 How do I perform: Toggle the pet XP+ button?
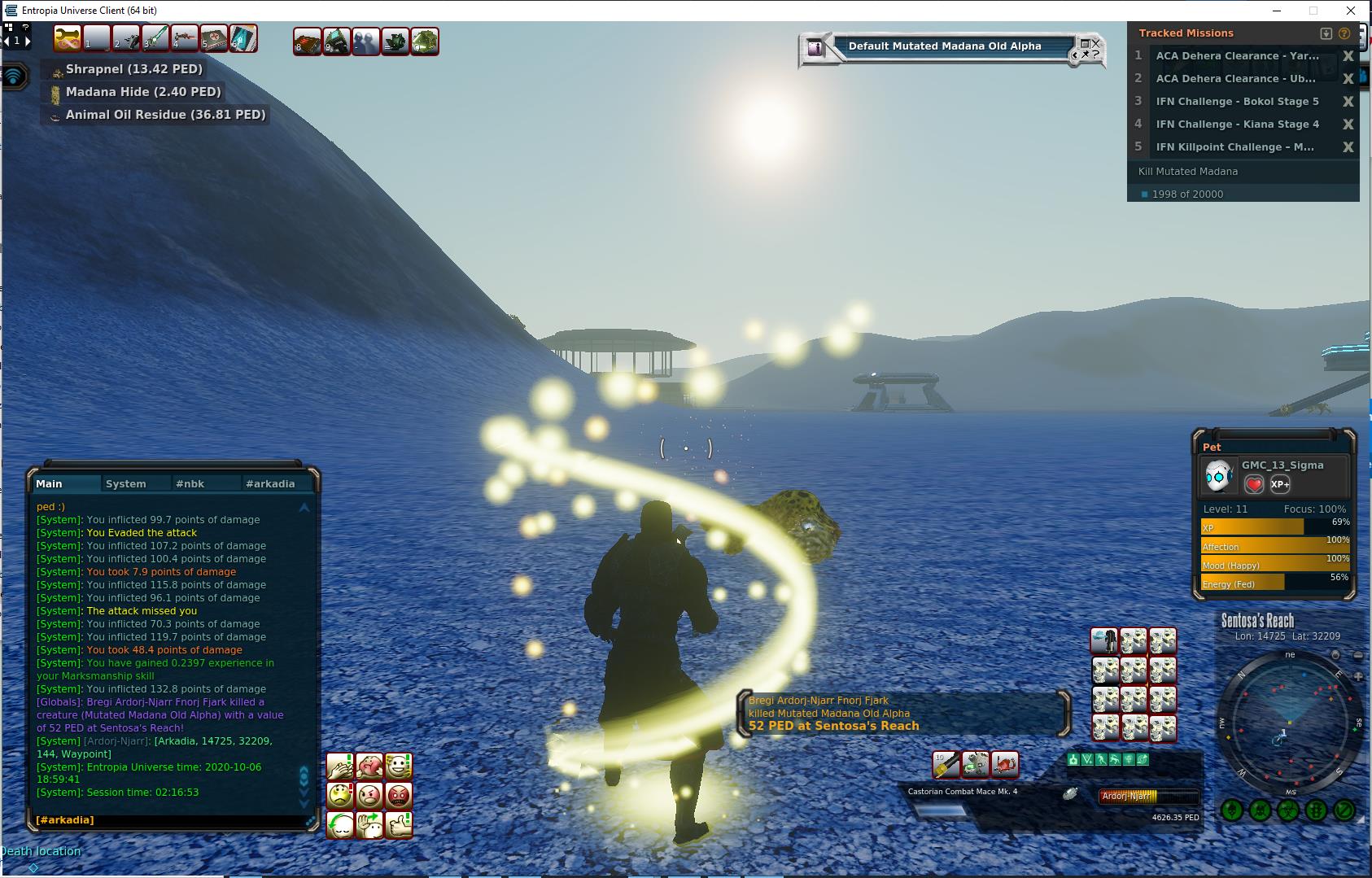(1280, 485)
